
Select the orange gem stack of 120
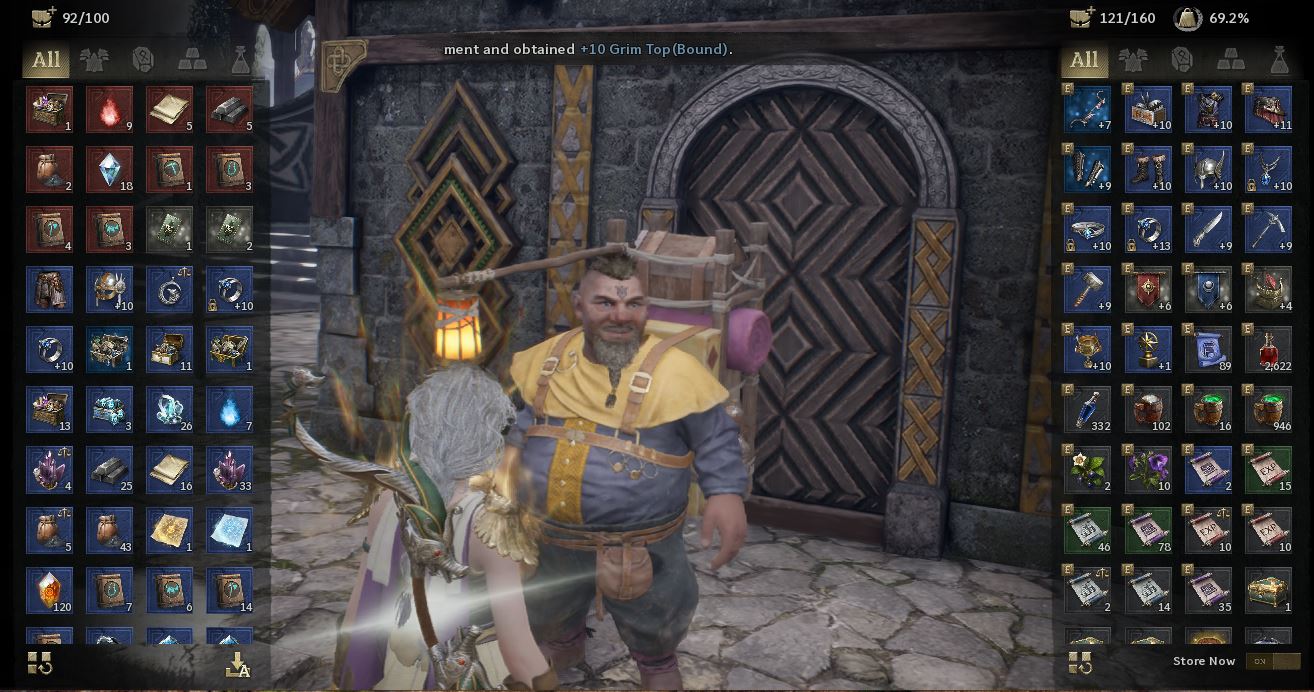tap(49, 590)
